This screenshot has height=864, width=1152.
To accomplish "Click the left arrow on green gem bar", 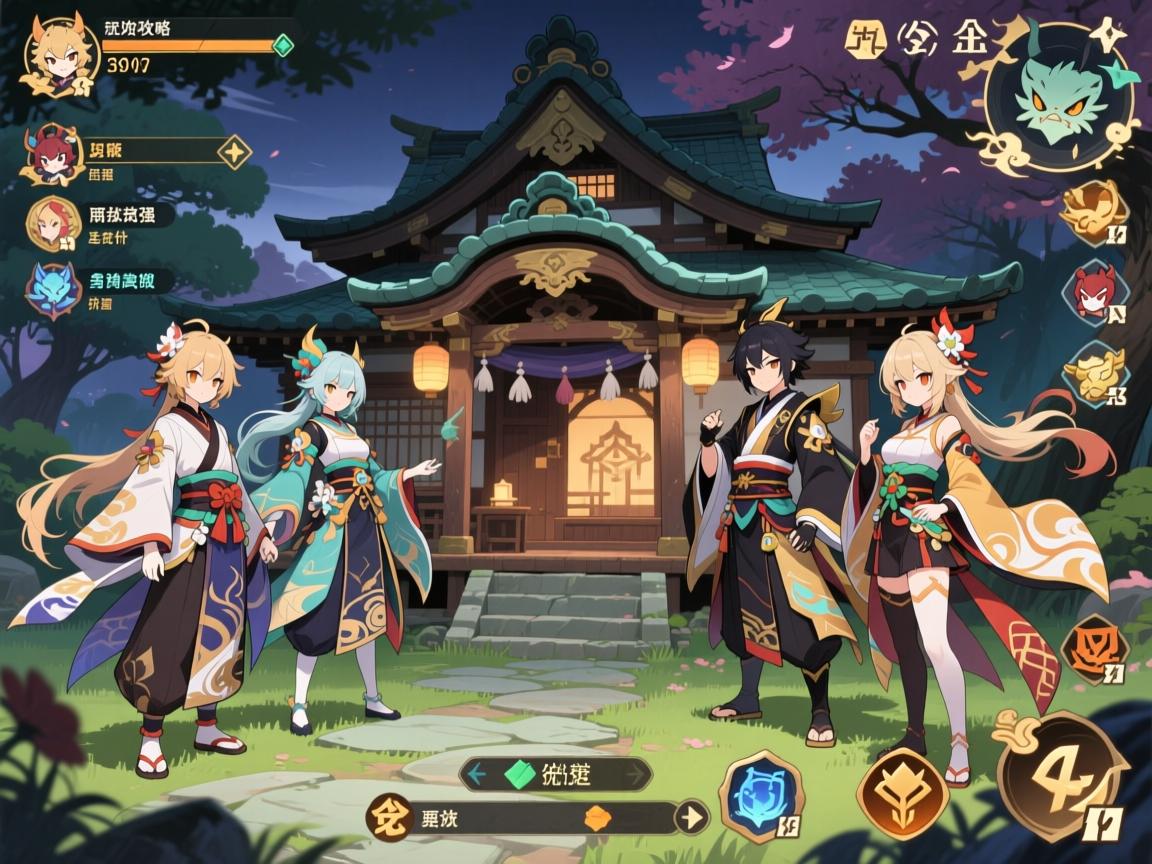I will point(477,773).
